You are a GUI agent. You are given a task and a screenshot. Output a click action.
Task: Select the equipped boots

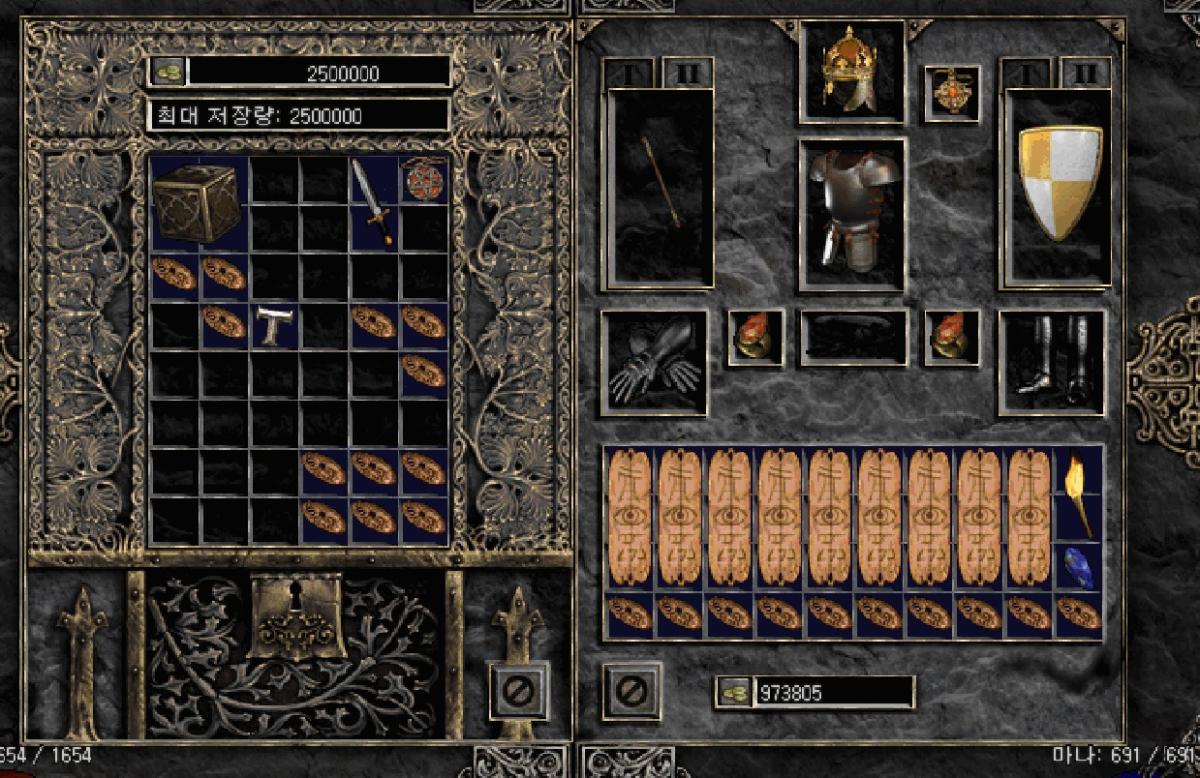pyautogui.click(x=1051, y=361)
